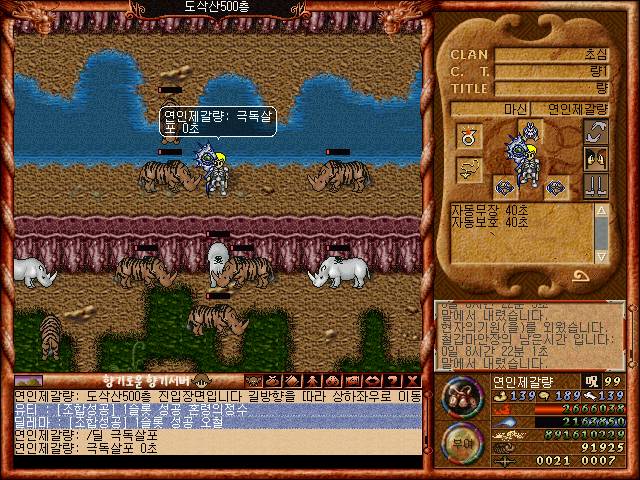Open the two-faces character button
This screenshot has height=480, width=640.
click(x=596, y=159)
